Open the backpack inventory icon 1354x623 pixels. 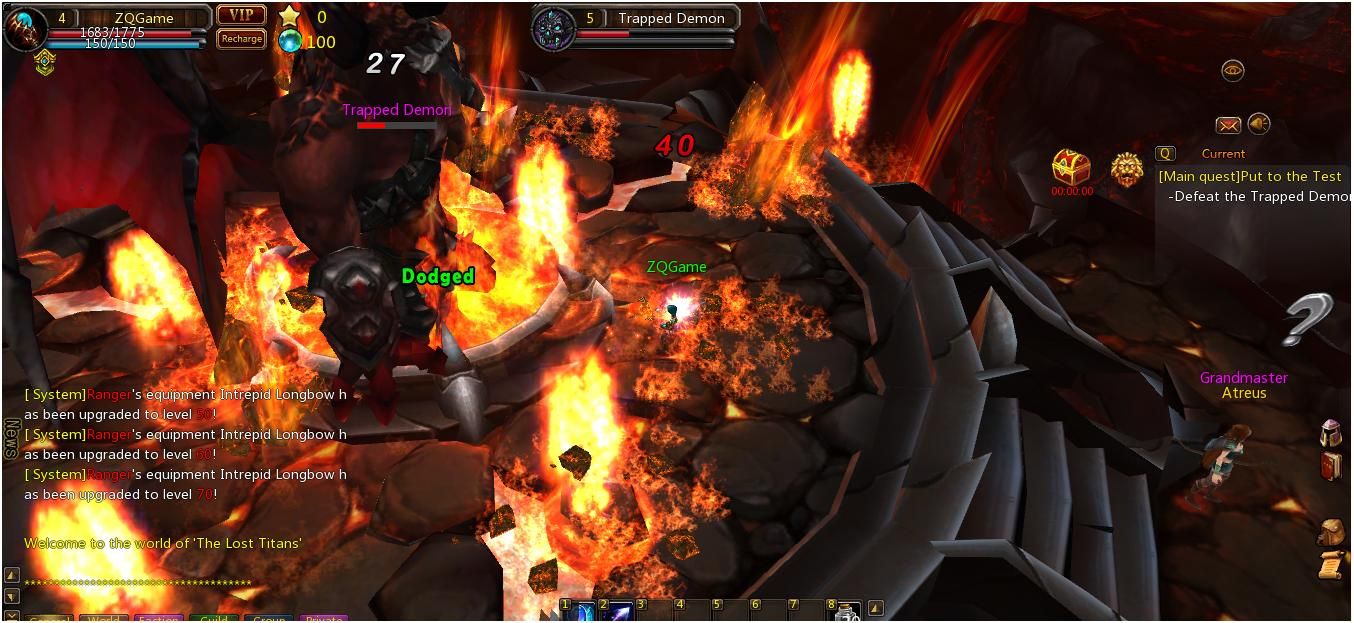tap(1331, 532)
